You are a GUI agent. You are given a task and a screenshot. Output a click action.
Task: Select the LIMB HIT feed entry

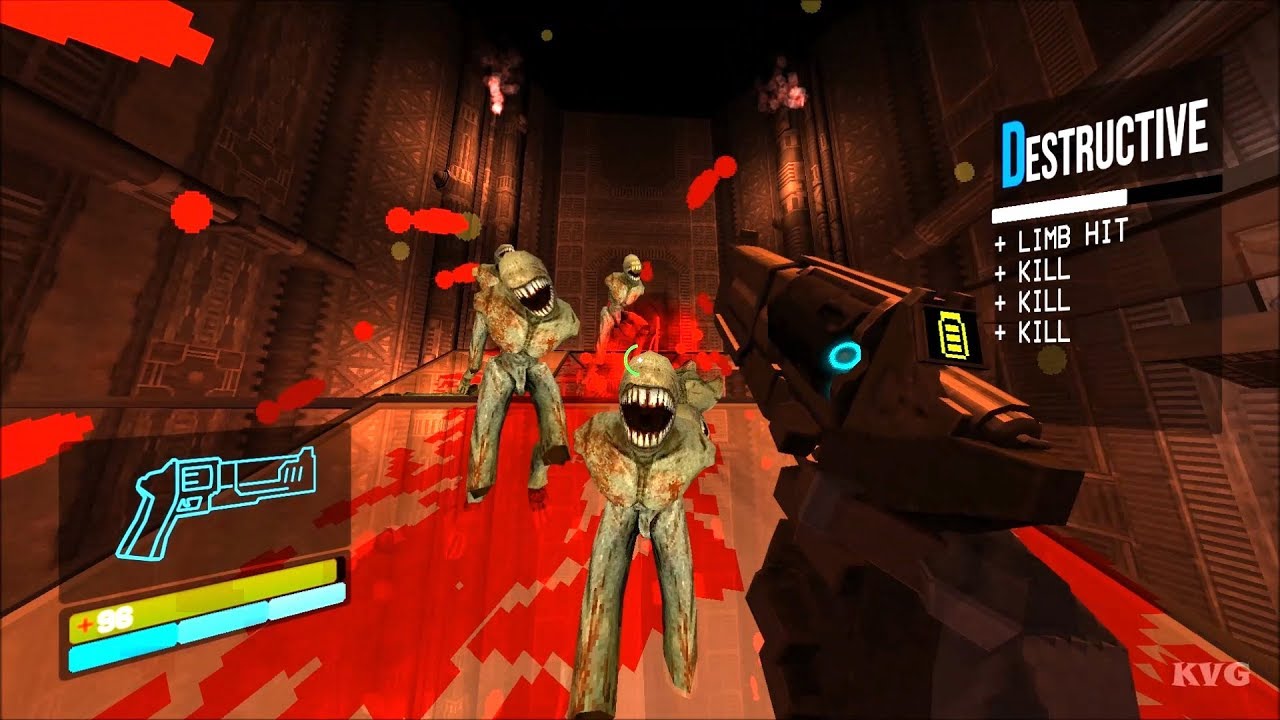tap(1062, 238)
